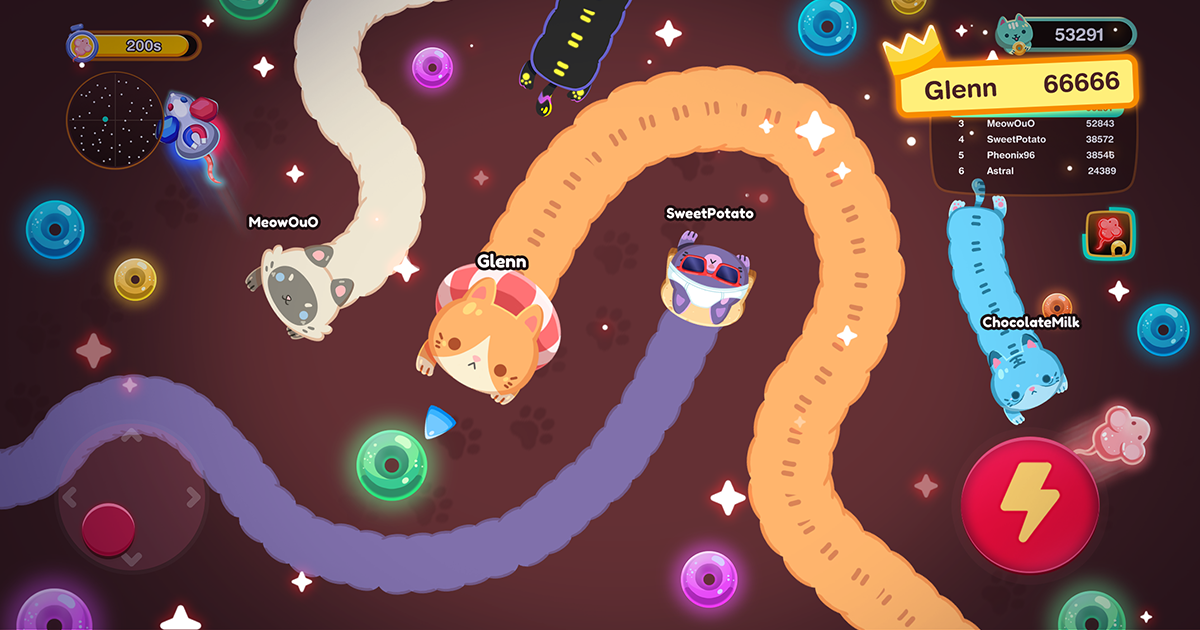Image resolution: width=1200 pixels, height=630 pixels.
Task: Activate the lightning bolt speed boost button
Action: [1030, 504]
